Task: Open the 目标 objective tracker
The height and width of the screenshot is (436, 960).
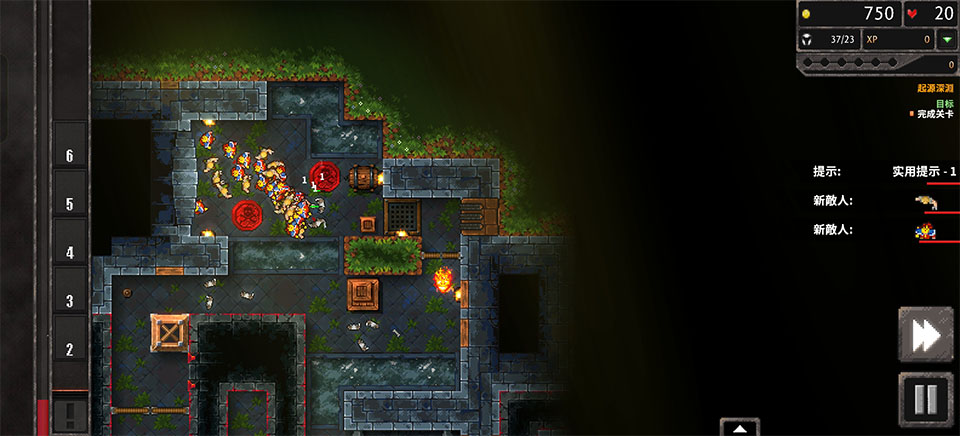Action: coord(944,103)
